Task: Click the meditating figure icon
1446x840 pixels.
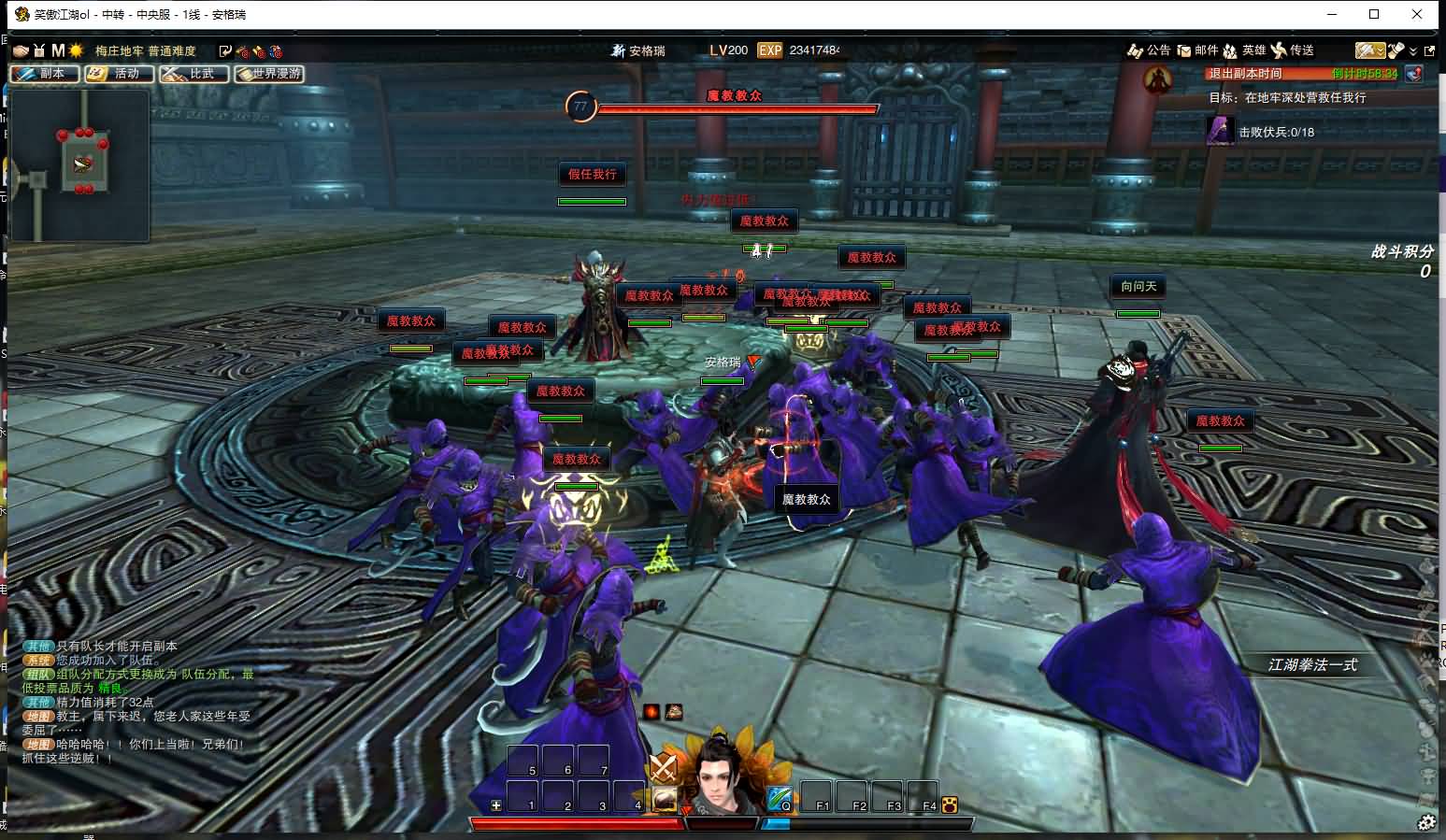Action: (1159, 81)
